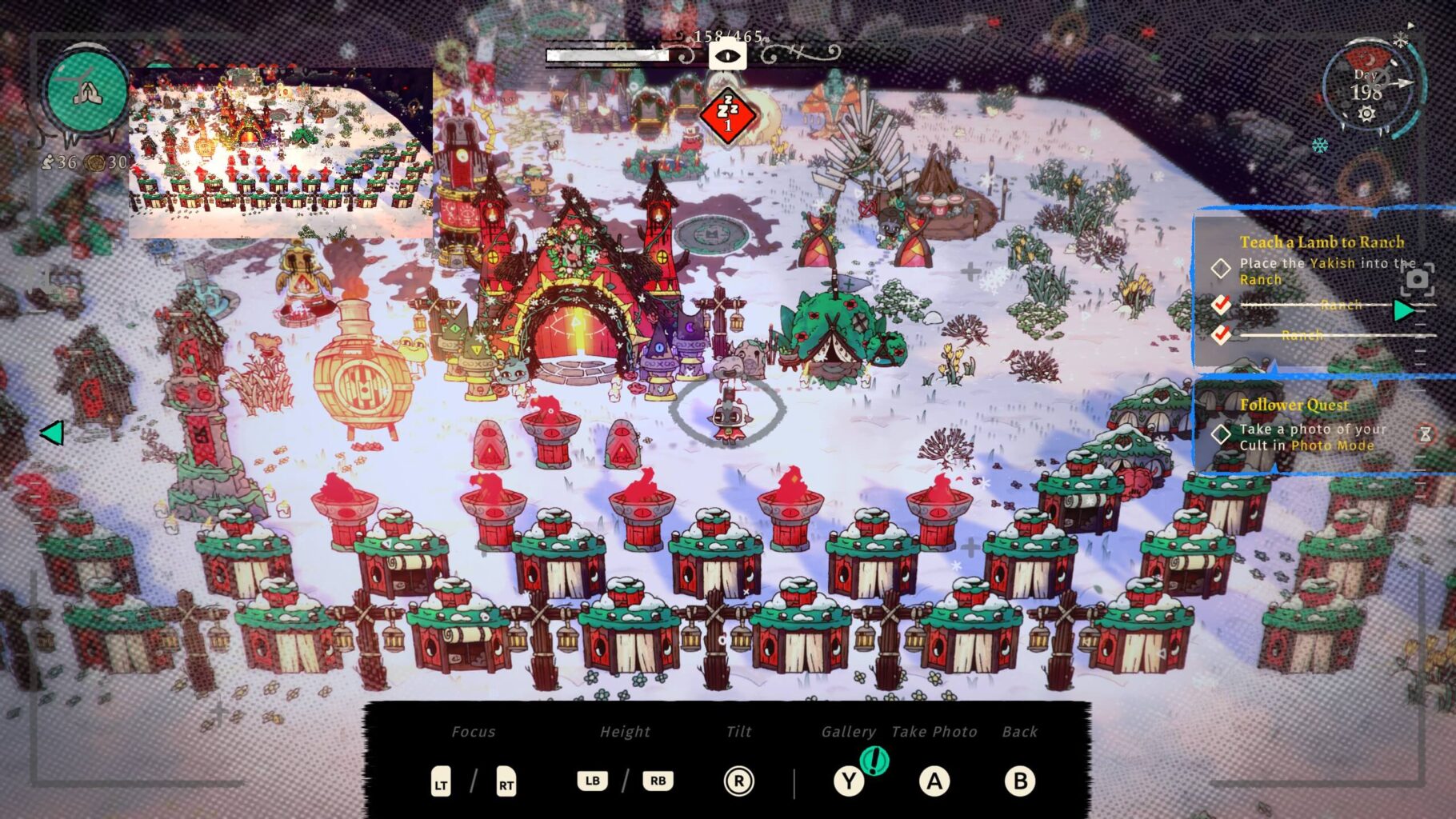Click the camera icon beside the quest tracker
This screenshot has height=819, width=1456.
tap(1417, 279)
